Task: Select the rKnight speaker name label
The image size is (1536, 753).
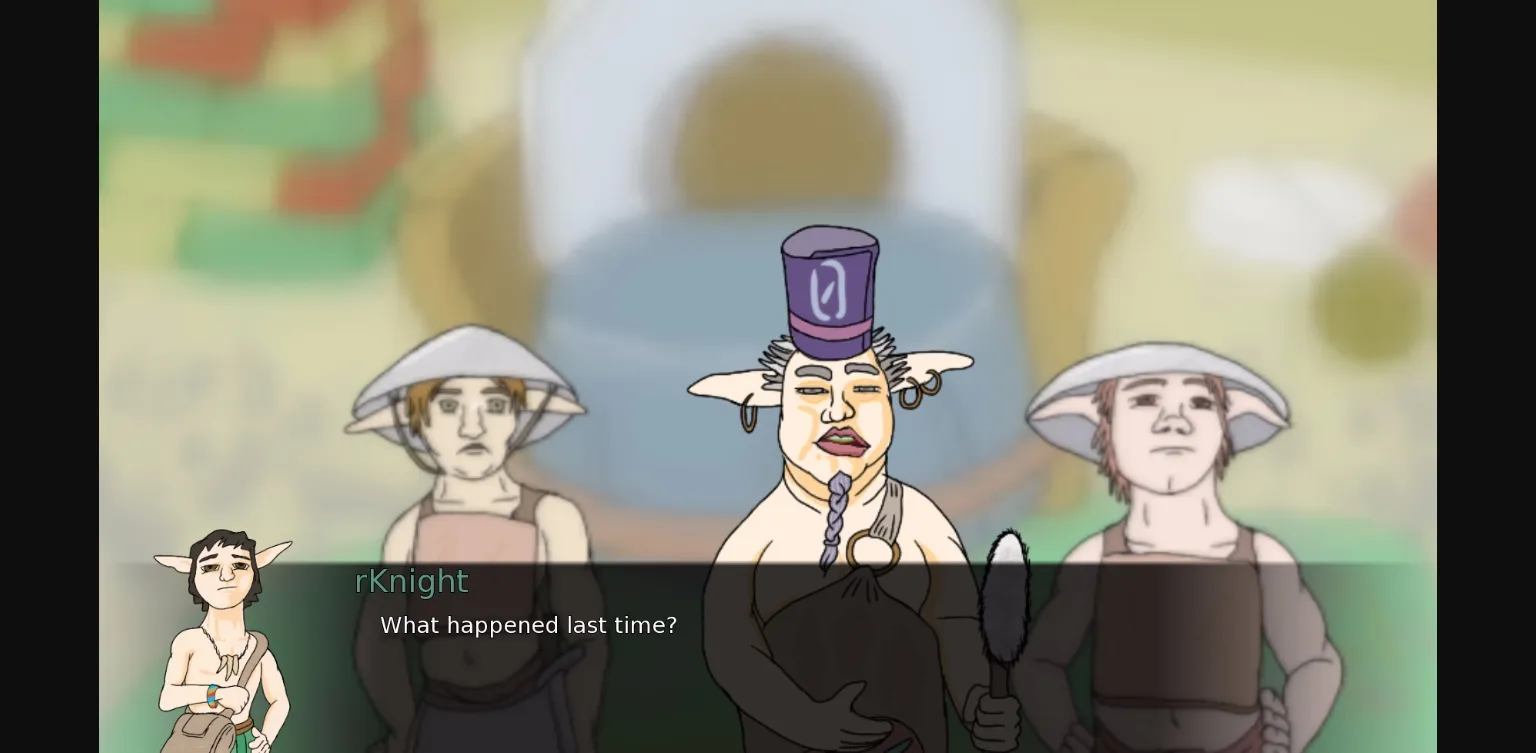Action: (410, 581)
